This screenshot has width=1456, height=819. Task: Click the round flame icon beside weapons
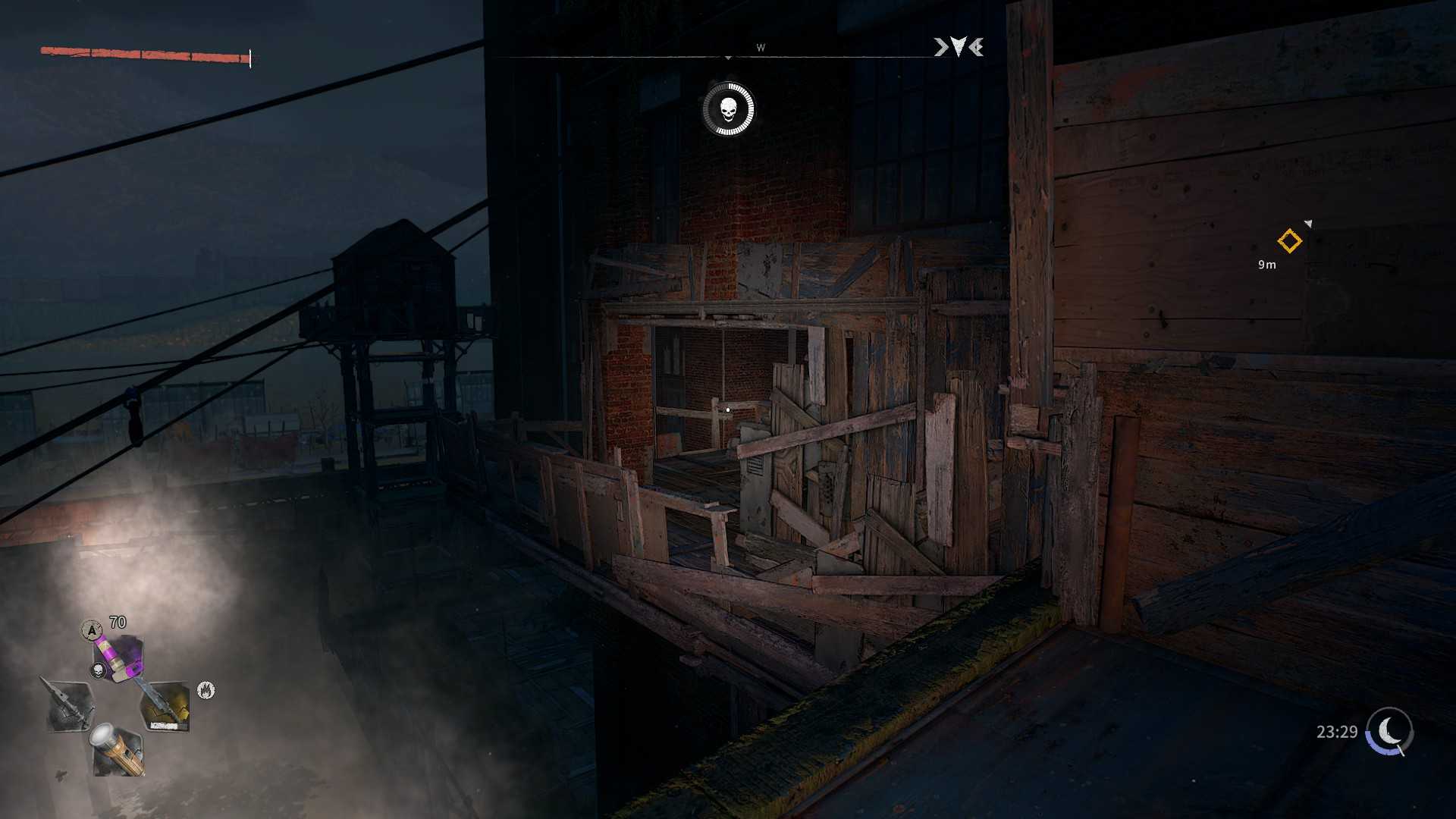(x=206, y=690)
